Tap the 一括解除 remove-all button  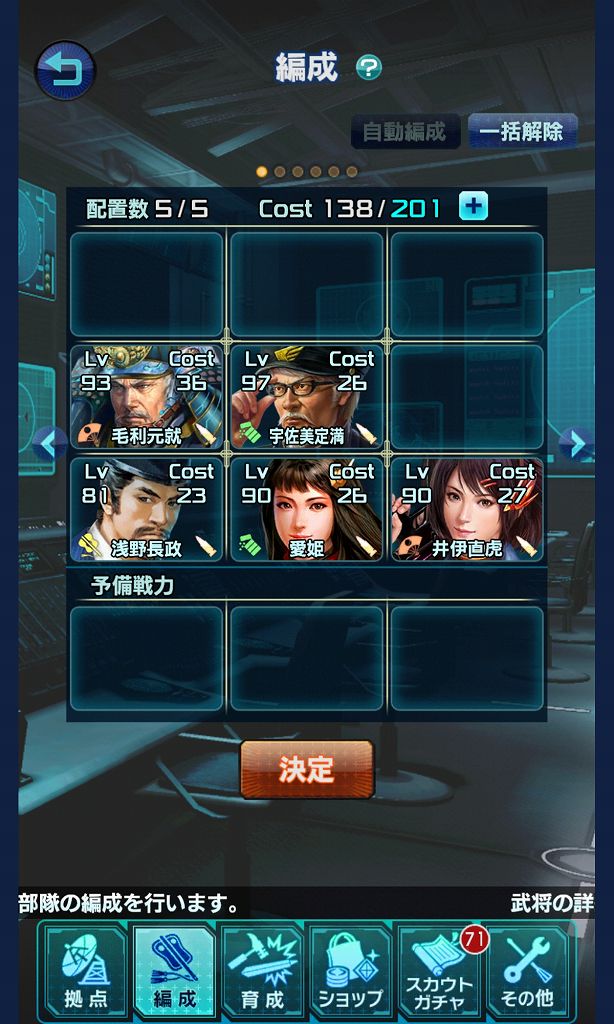(521, 131)
